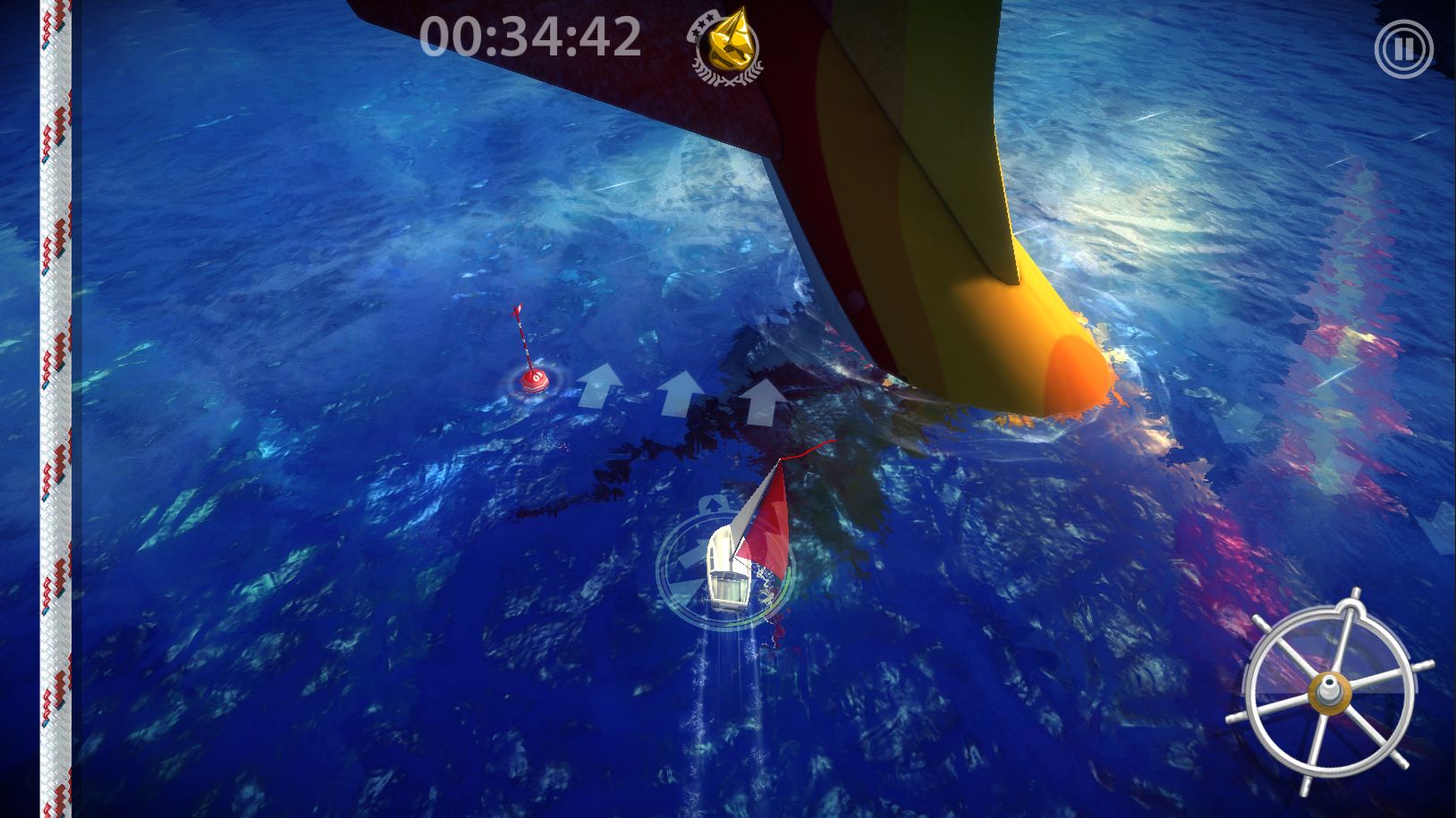Turn the steering wheel control at bottom right

pos(1330,693)
